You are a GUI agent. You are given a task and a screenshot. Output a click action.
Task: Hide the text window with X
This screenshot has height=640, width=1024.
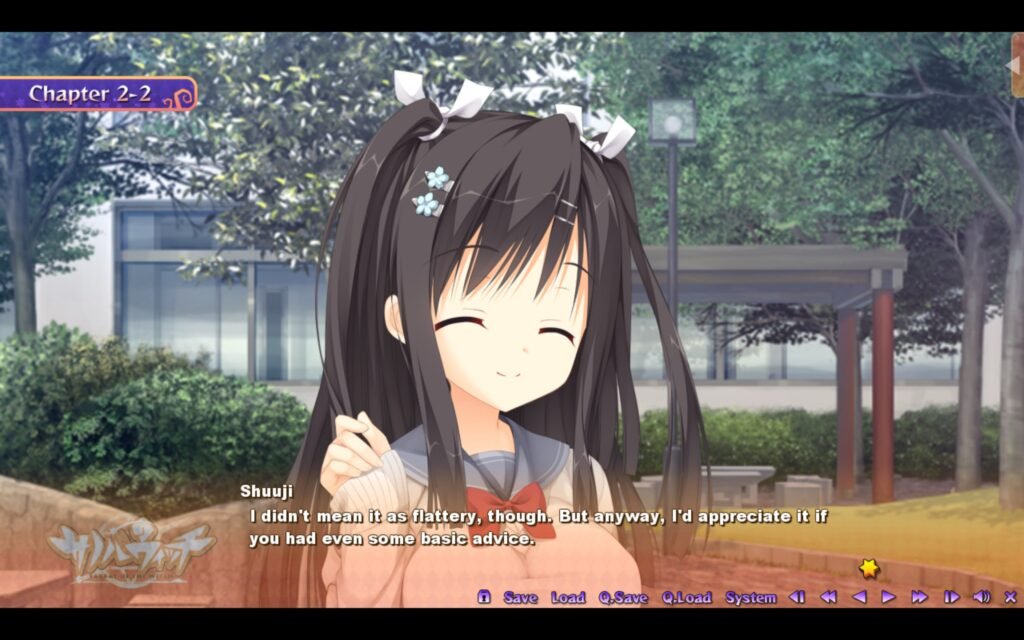click(x=1009, y=597)
